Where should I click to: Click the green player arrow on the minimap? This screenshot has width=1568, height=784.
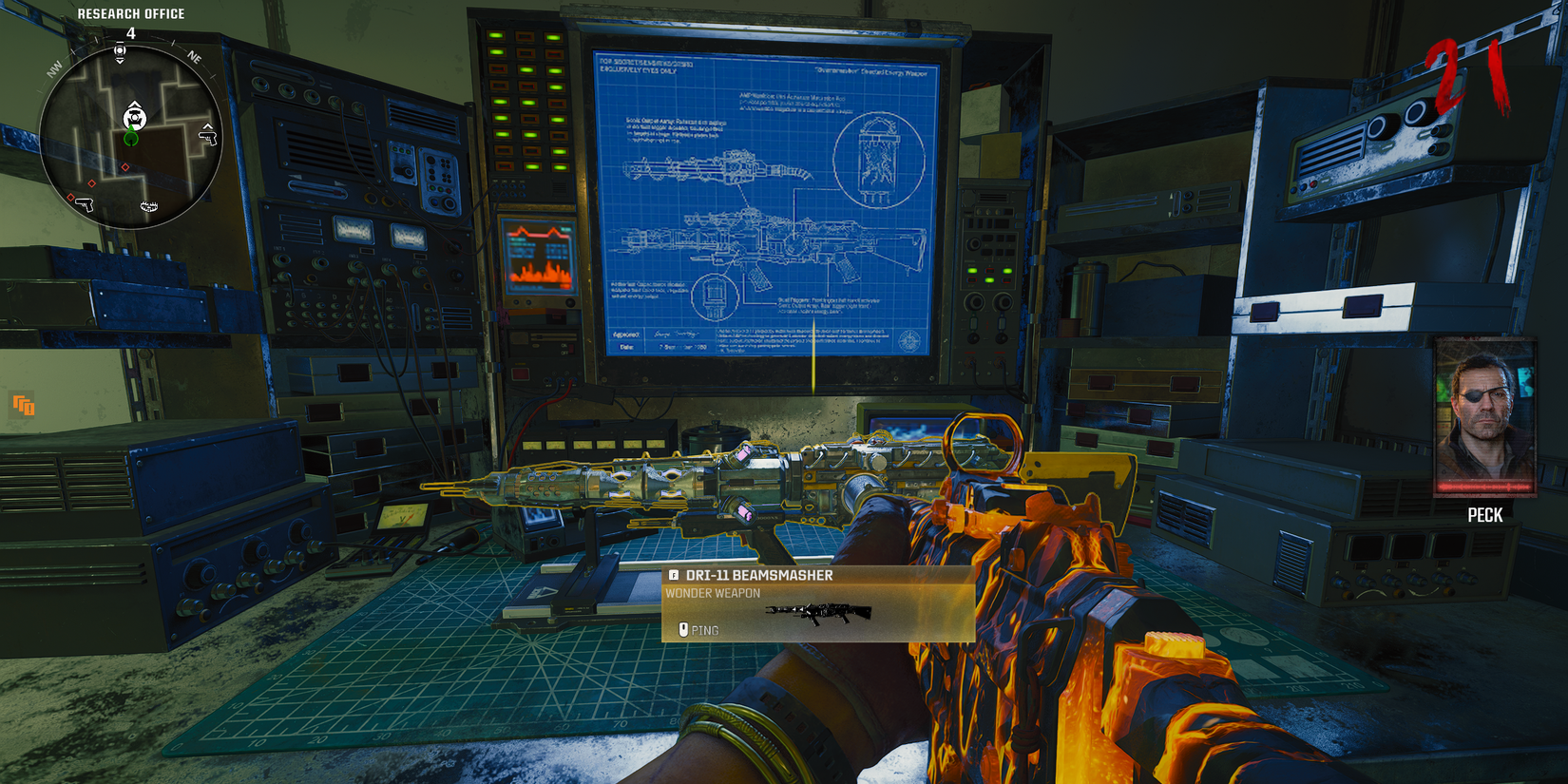pos(131,140)
